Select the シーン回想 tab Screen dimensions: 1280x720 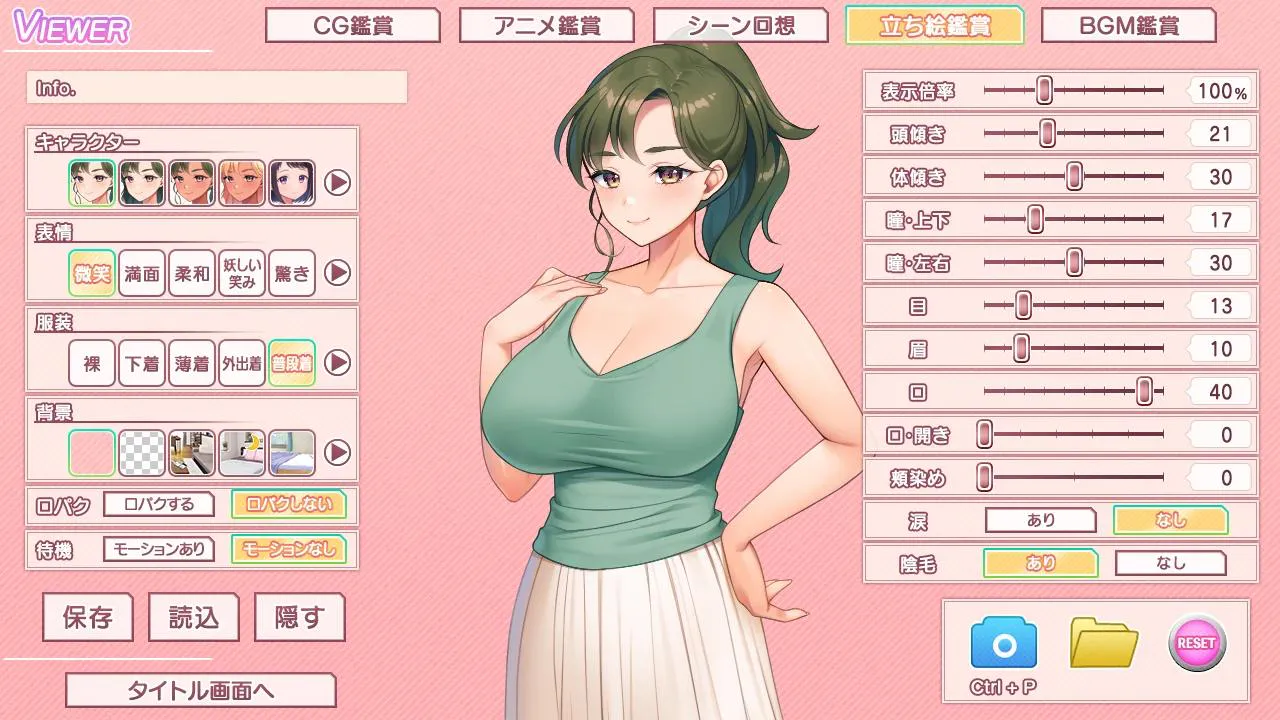pyautogui.click(x=741, y=26)
